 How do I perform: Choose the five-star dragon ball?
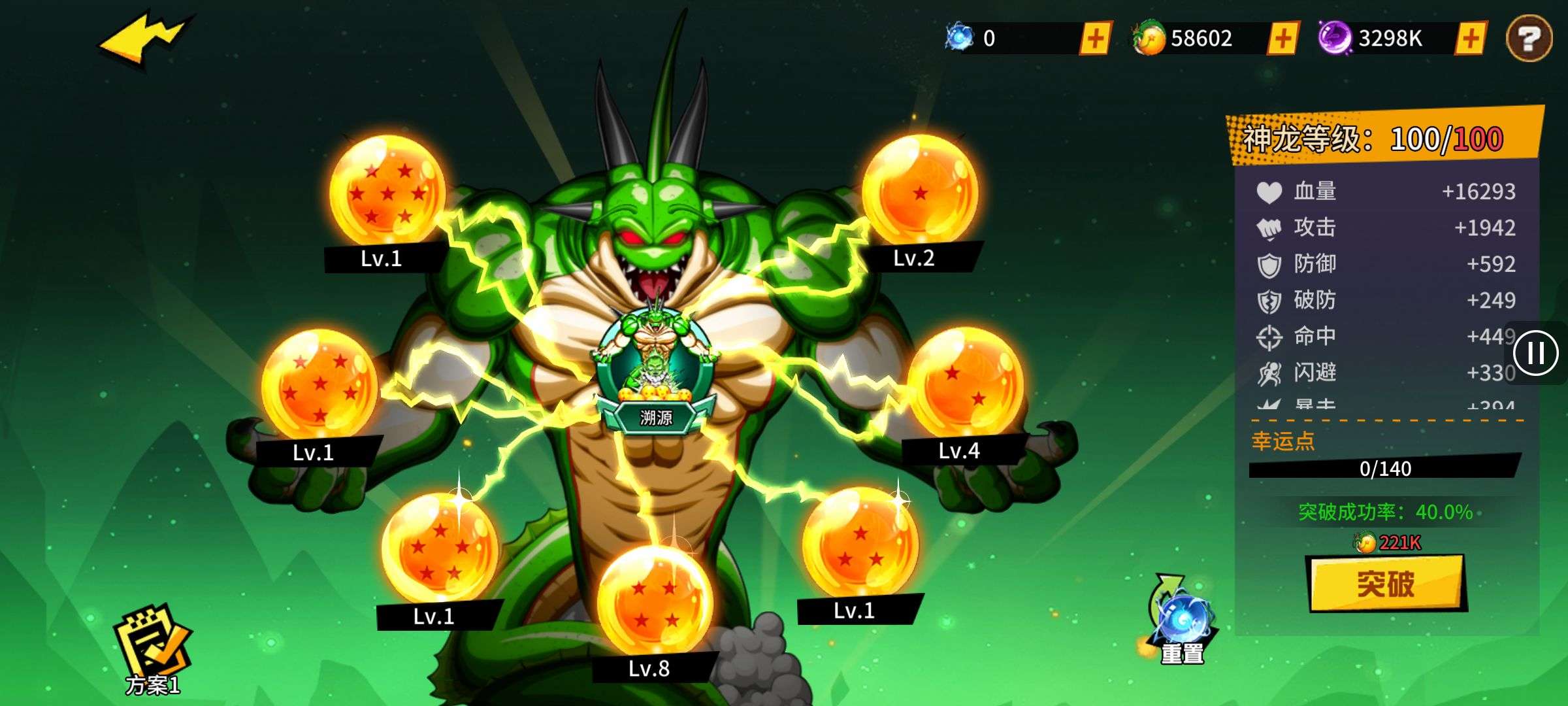coord(440,549)
